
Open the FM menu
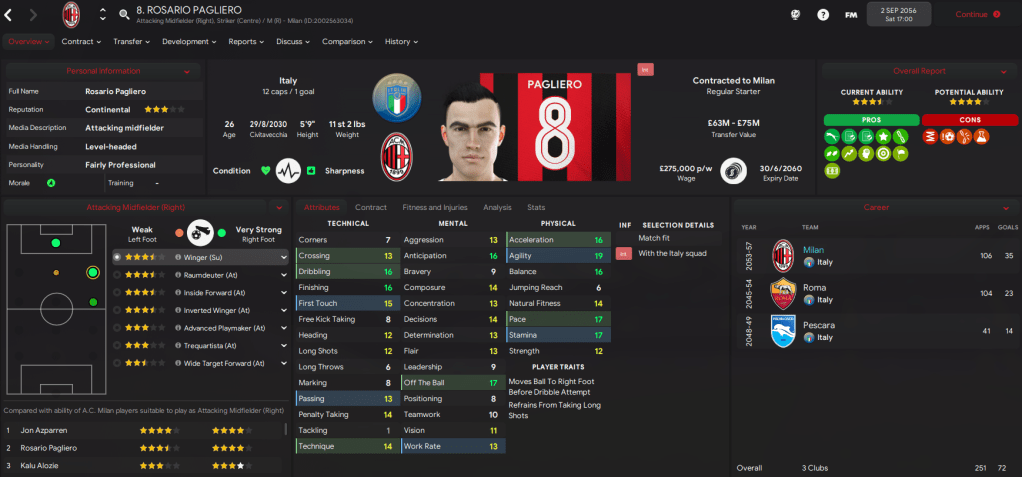851,15
